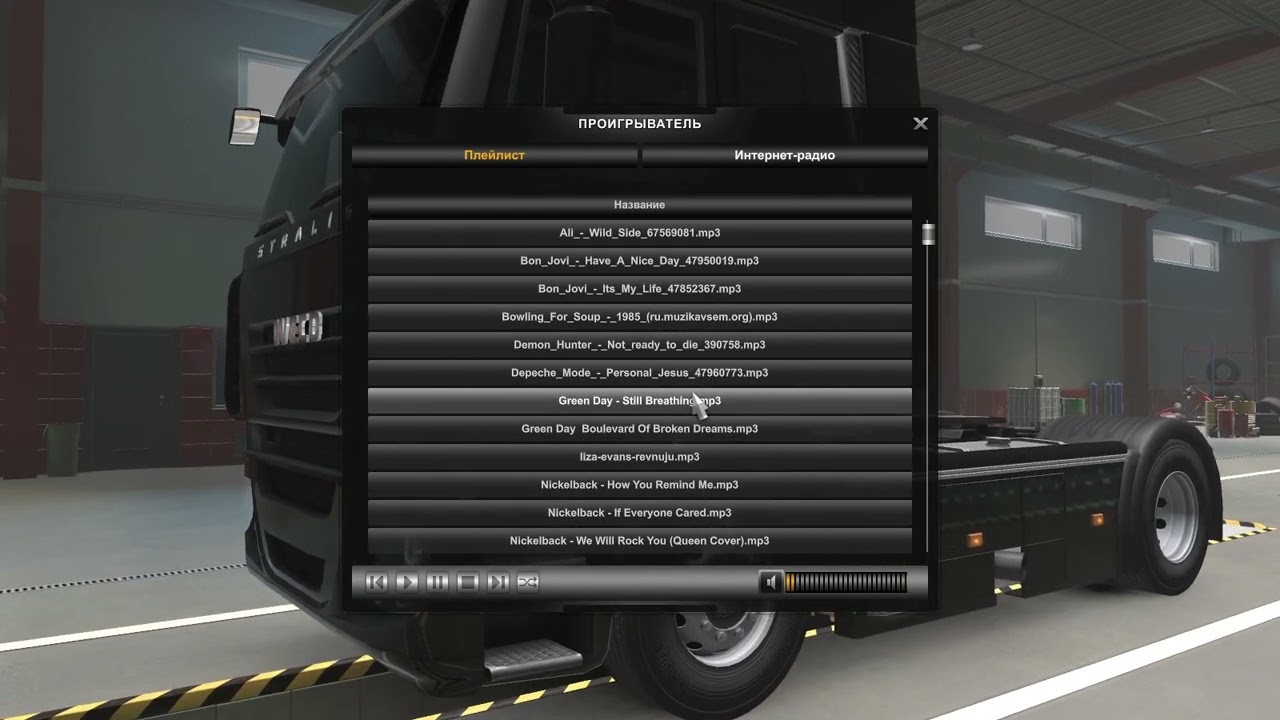Sort the playlist by the Название header
Screen dimensions: 1280x720
pyautogui.click(x=639, y=205)
